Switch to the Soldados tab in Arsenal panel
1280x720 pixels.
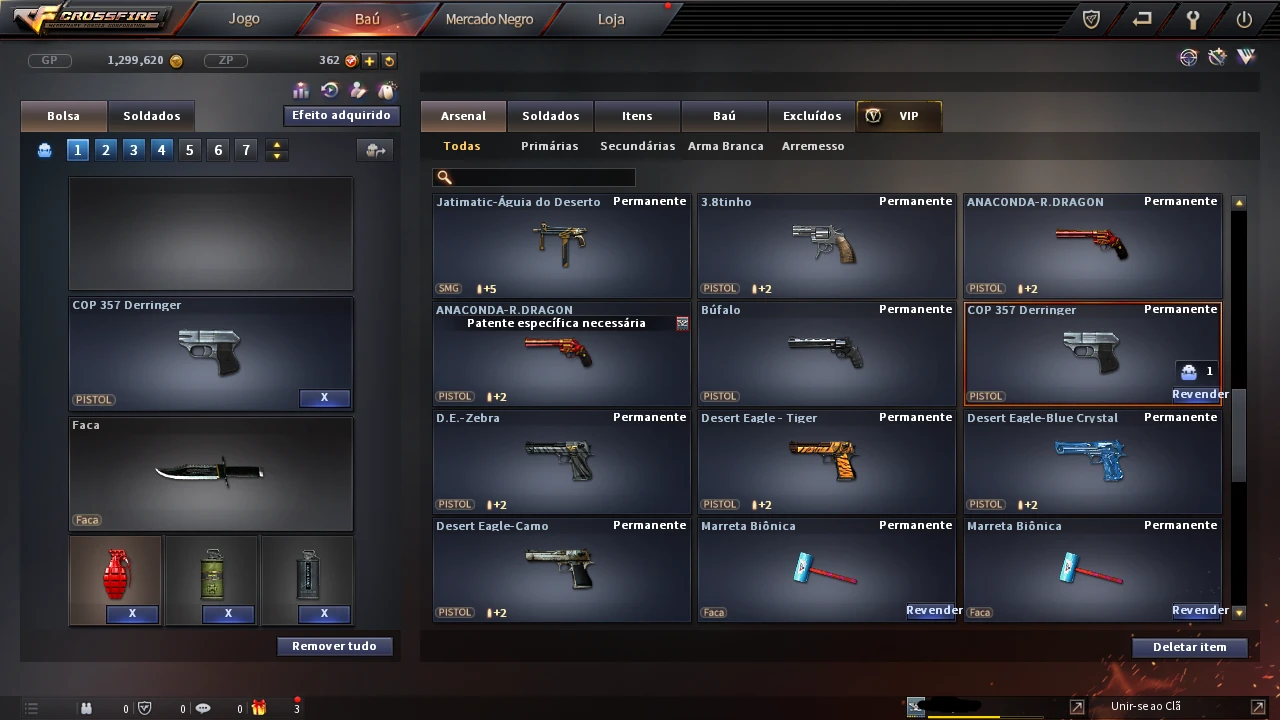550,116
